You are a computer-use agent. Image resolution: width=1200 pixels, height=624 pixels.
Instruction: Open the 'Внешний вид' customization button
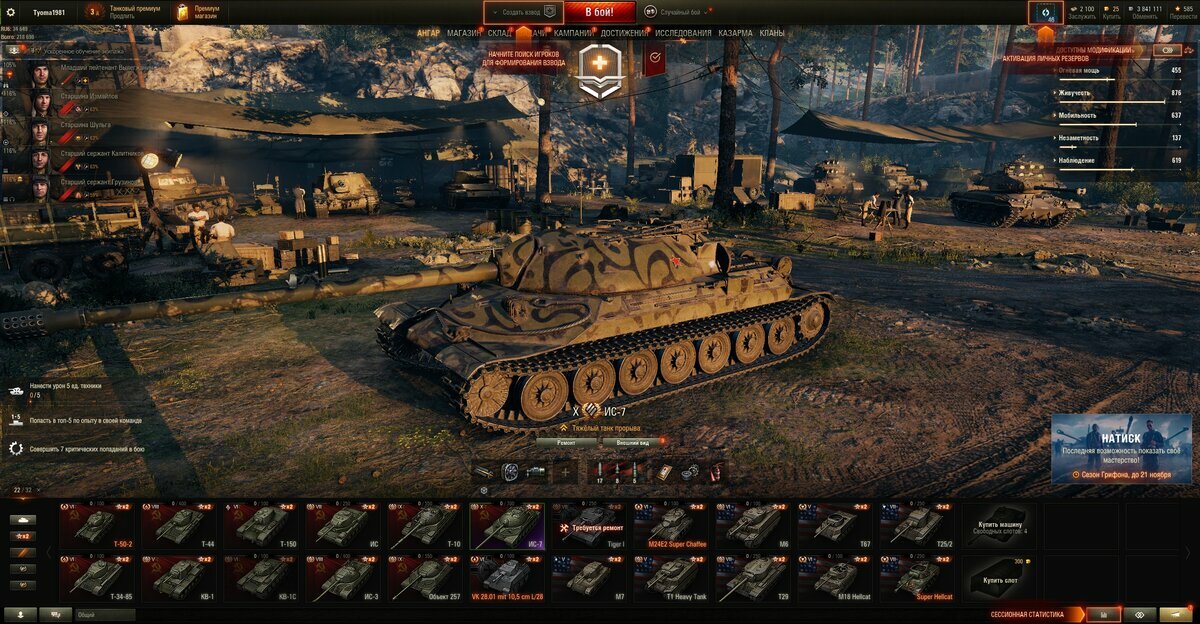pyautogui.click(x=634, y=441)
